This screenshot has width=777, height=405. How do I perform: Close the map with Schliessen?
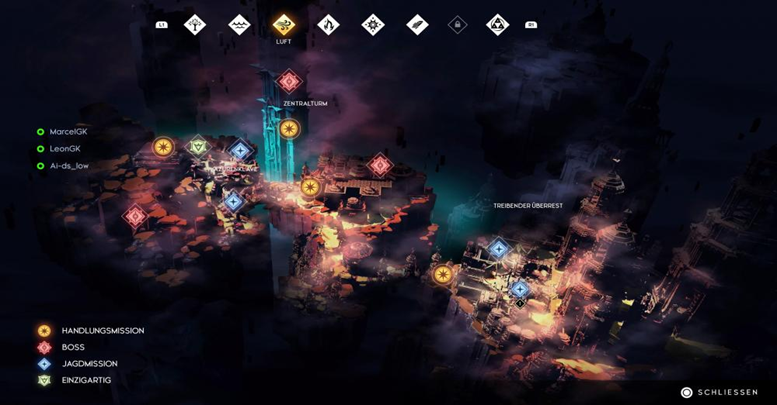[719, 392]
